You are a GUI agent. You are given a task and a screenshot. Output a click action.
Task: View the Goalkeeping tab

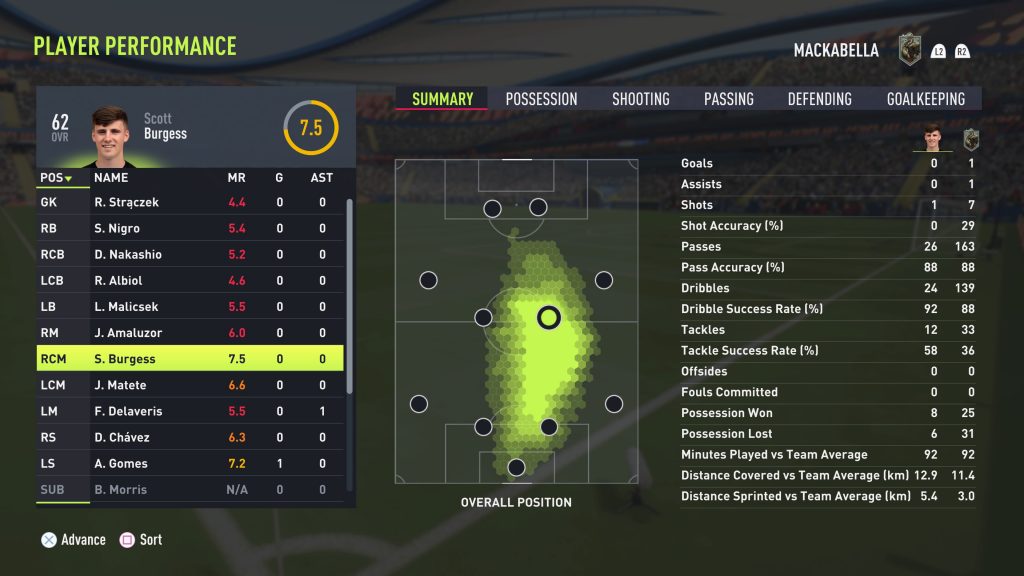pyautogui.click(x=926, y=99)
